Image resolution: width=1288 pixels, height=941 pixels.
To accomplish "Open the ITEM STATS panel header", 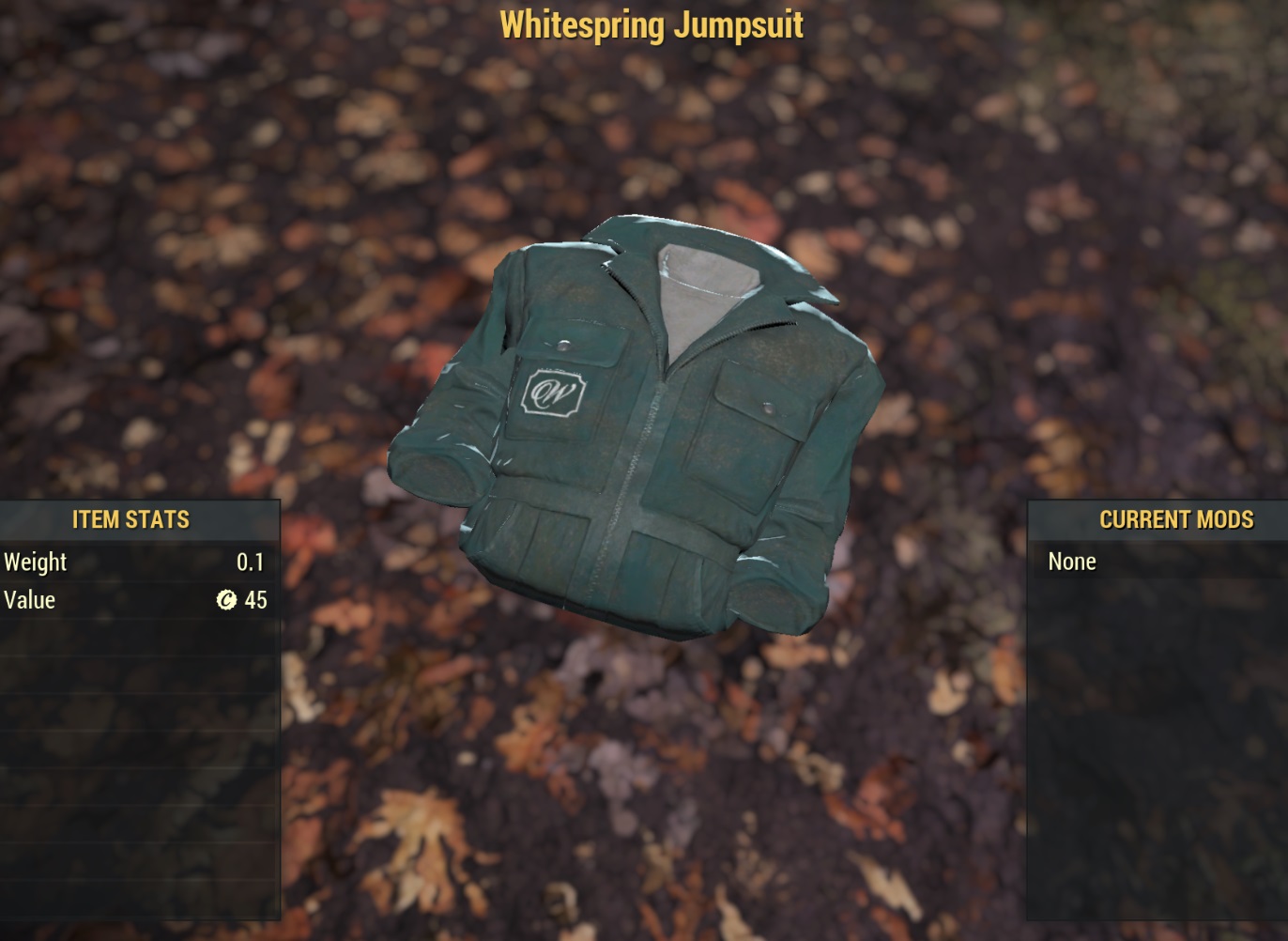I will pos(131,519).
